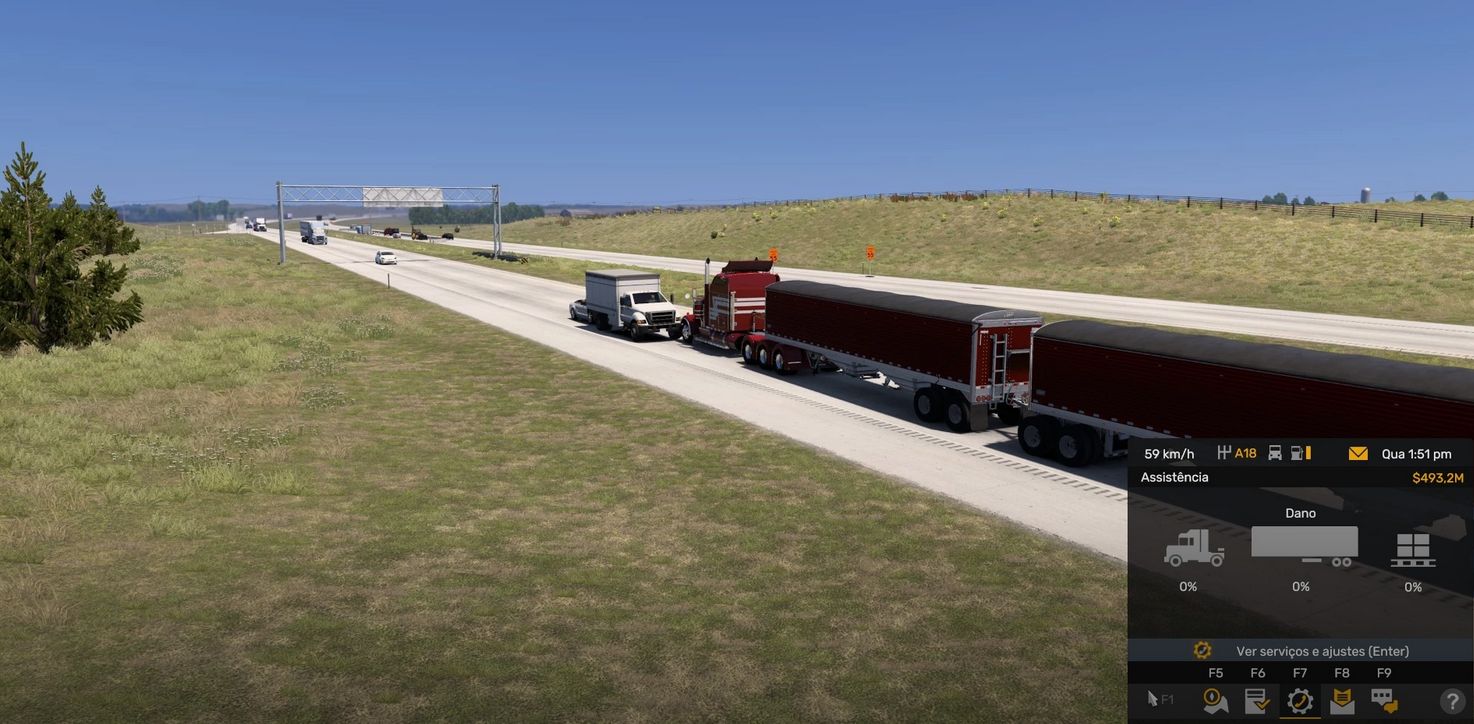Click the Qua 1:51 pm time display
The image size is (1474, 724).
(1416, 454)
